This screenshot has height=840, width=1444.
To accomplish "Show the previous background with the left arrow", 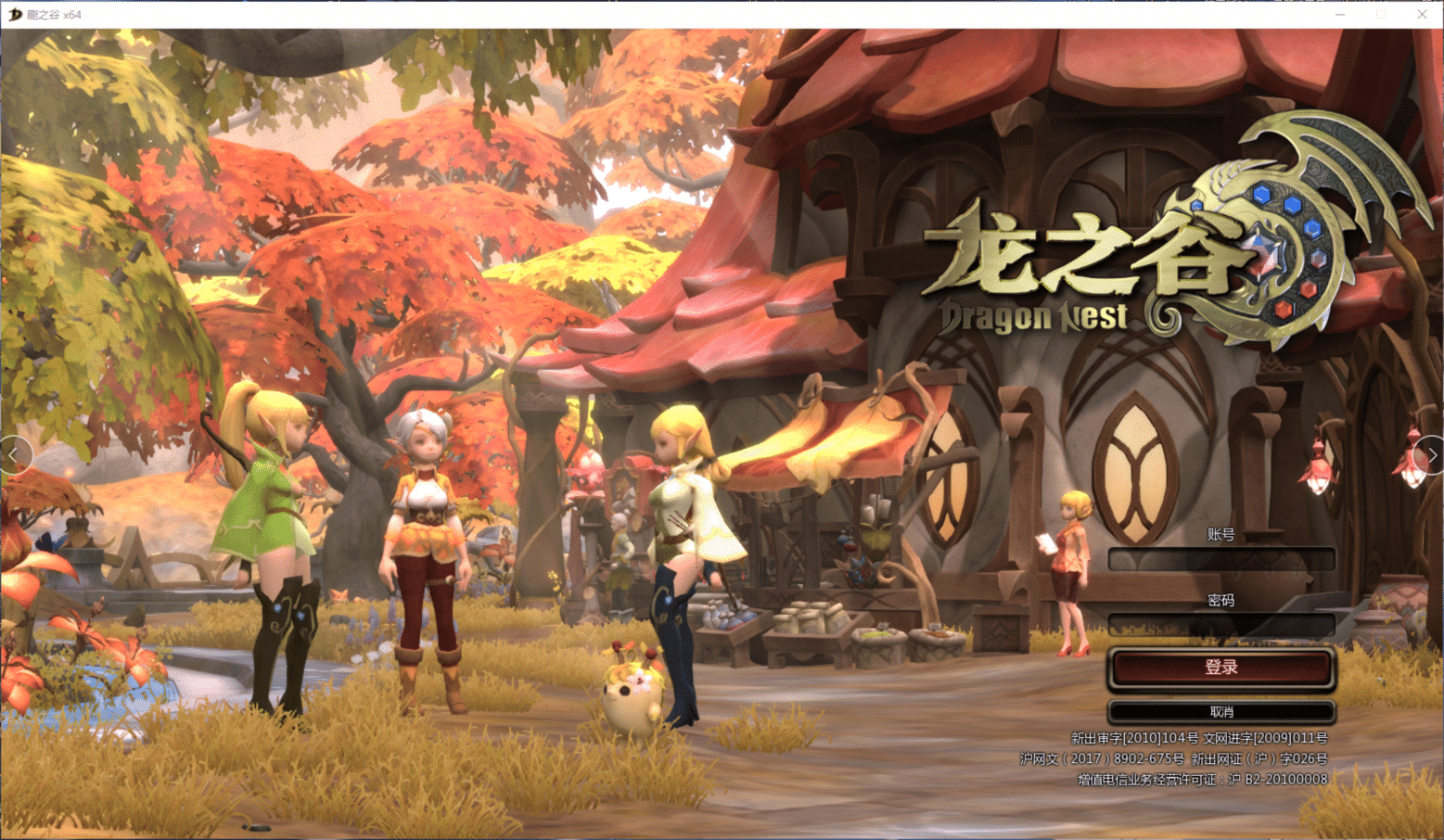I will tap(14, 455).
